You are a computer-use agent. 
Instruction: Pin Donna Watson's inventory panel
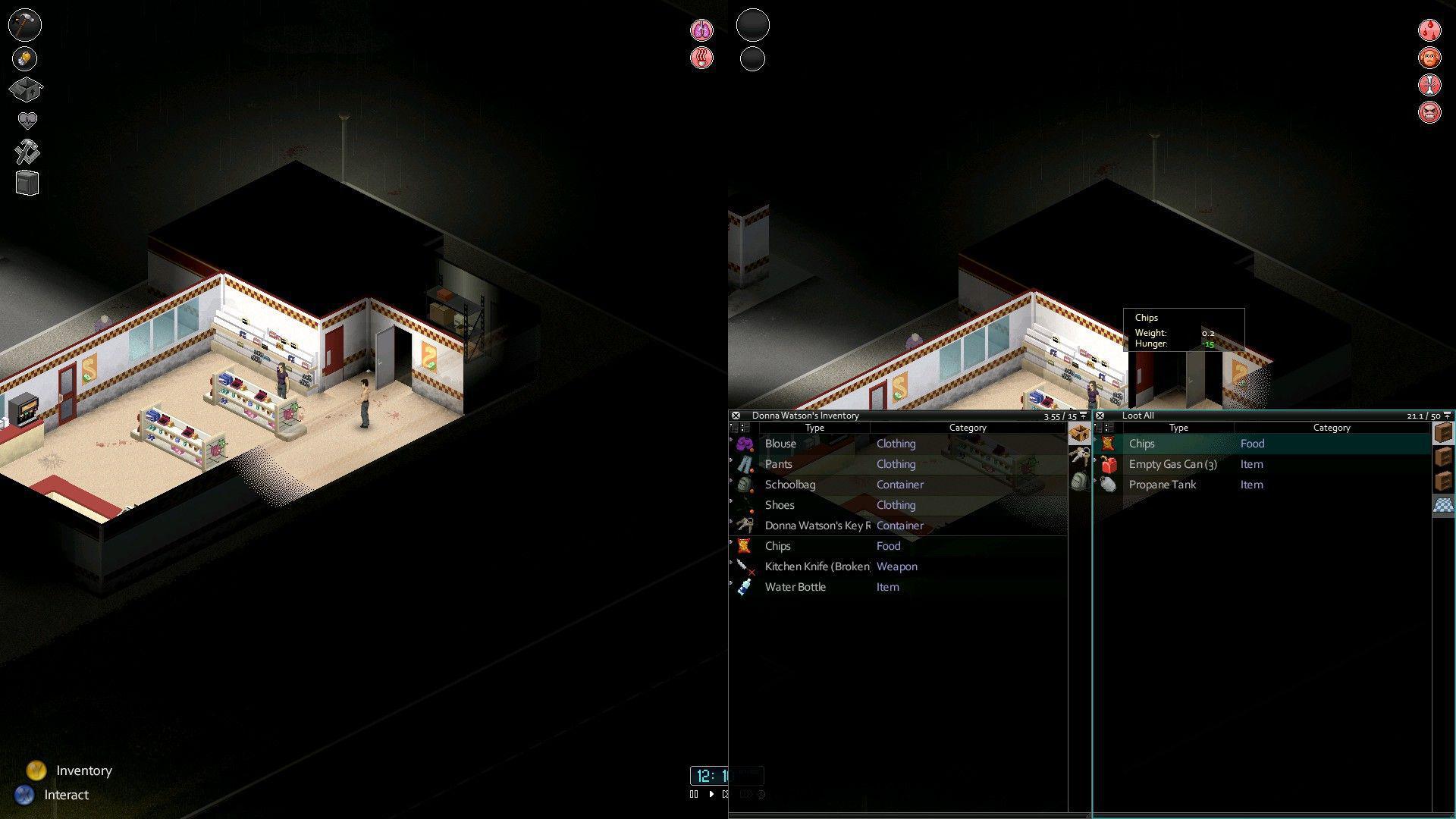(1084, 416)
